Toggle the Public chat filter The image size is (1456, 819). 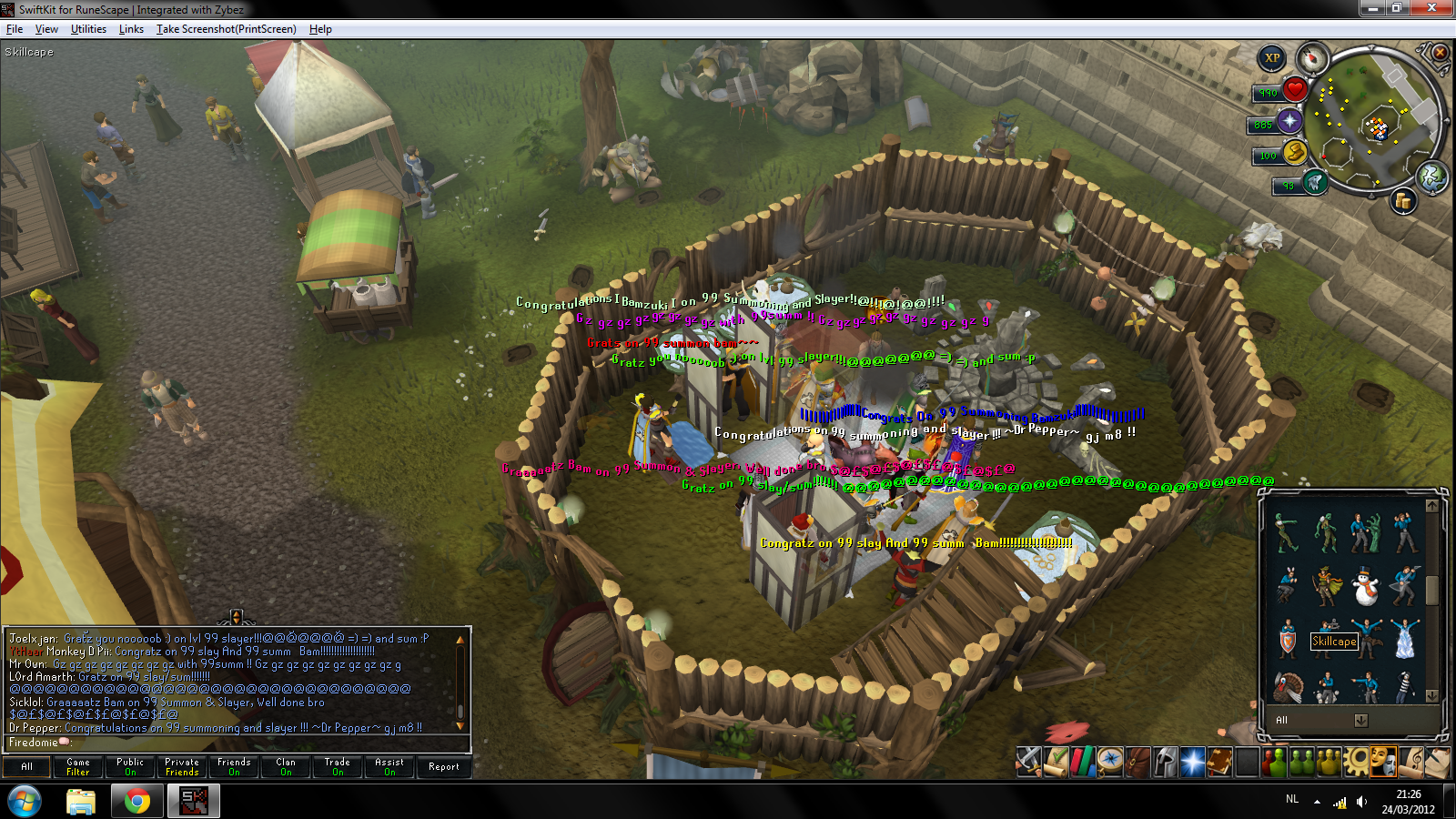pyautogui.click(x=130, y=767)
